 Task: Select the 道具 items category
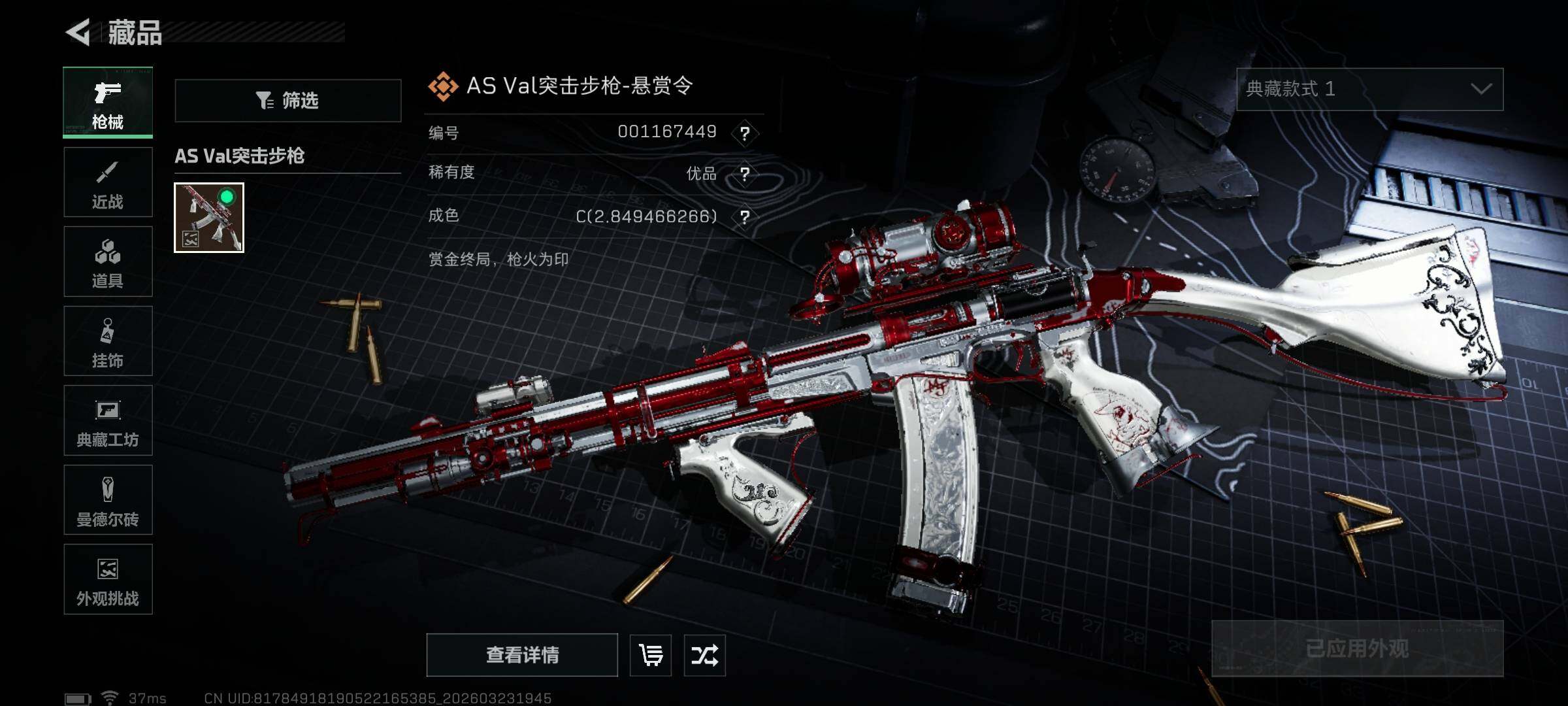tap(108, 261)
